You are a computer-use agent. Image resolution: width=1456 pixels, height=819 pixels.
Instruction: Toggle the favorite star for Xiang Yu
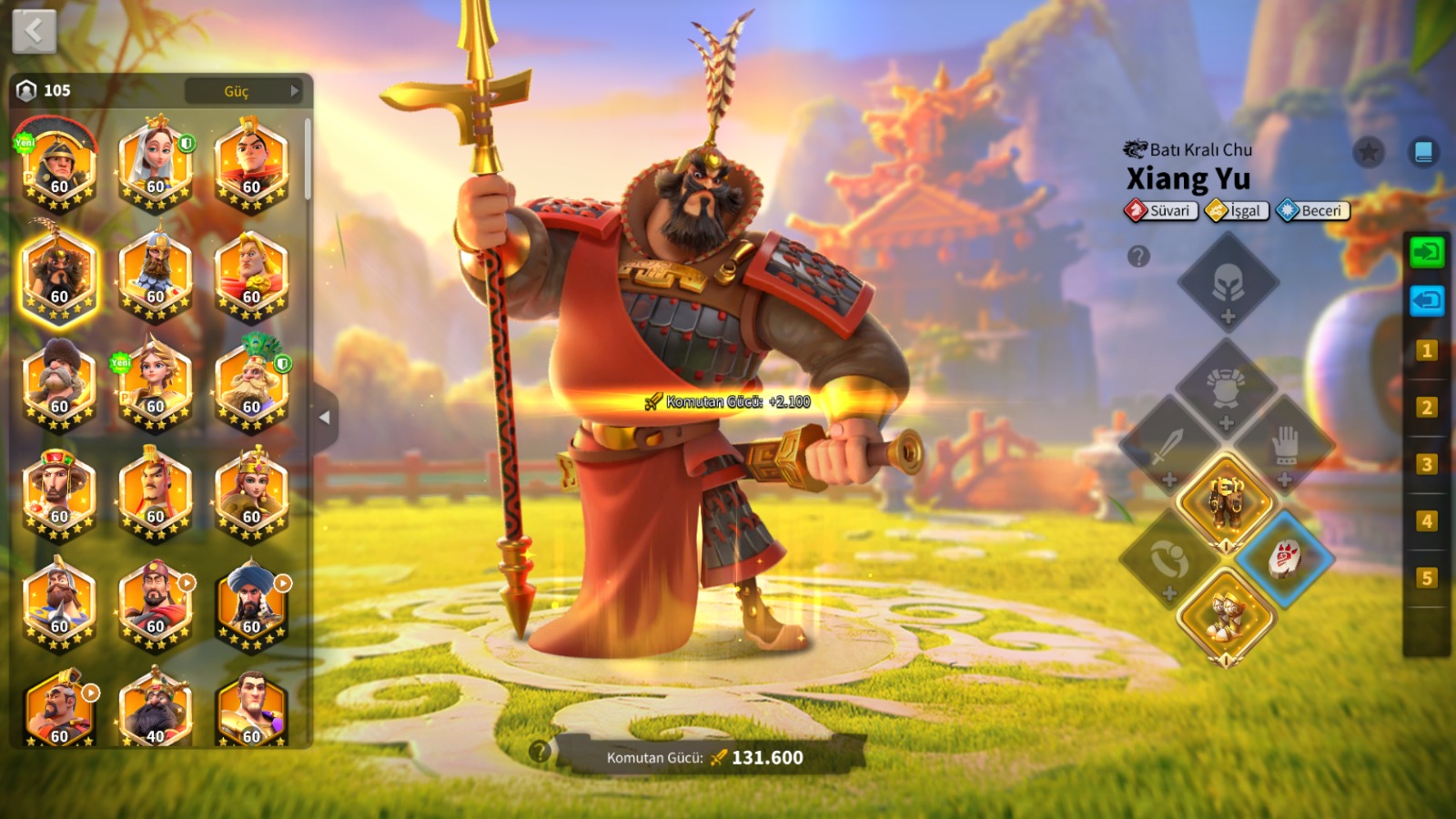pyautogui.click(x=1368, y=152)
